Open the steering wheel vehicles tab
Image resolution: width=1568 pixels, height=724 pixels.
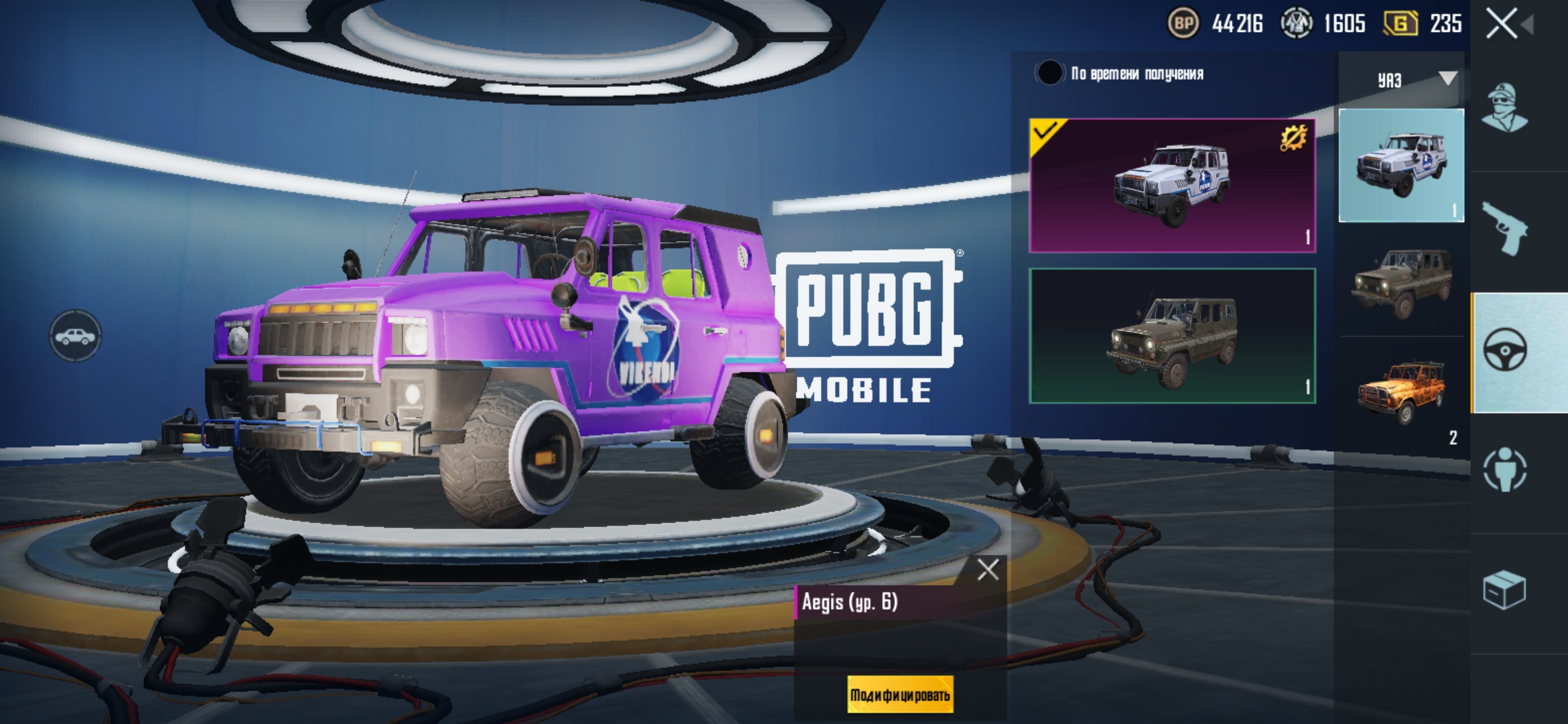(1506, 351)
